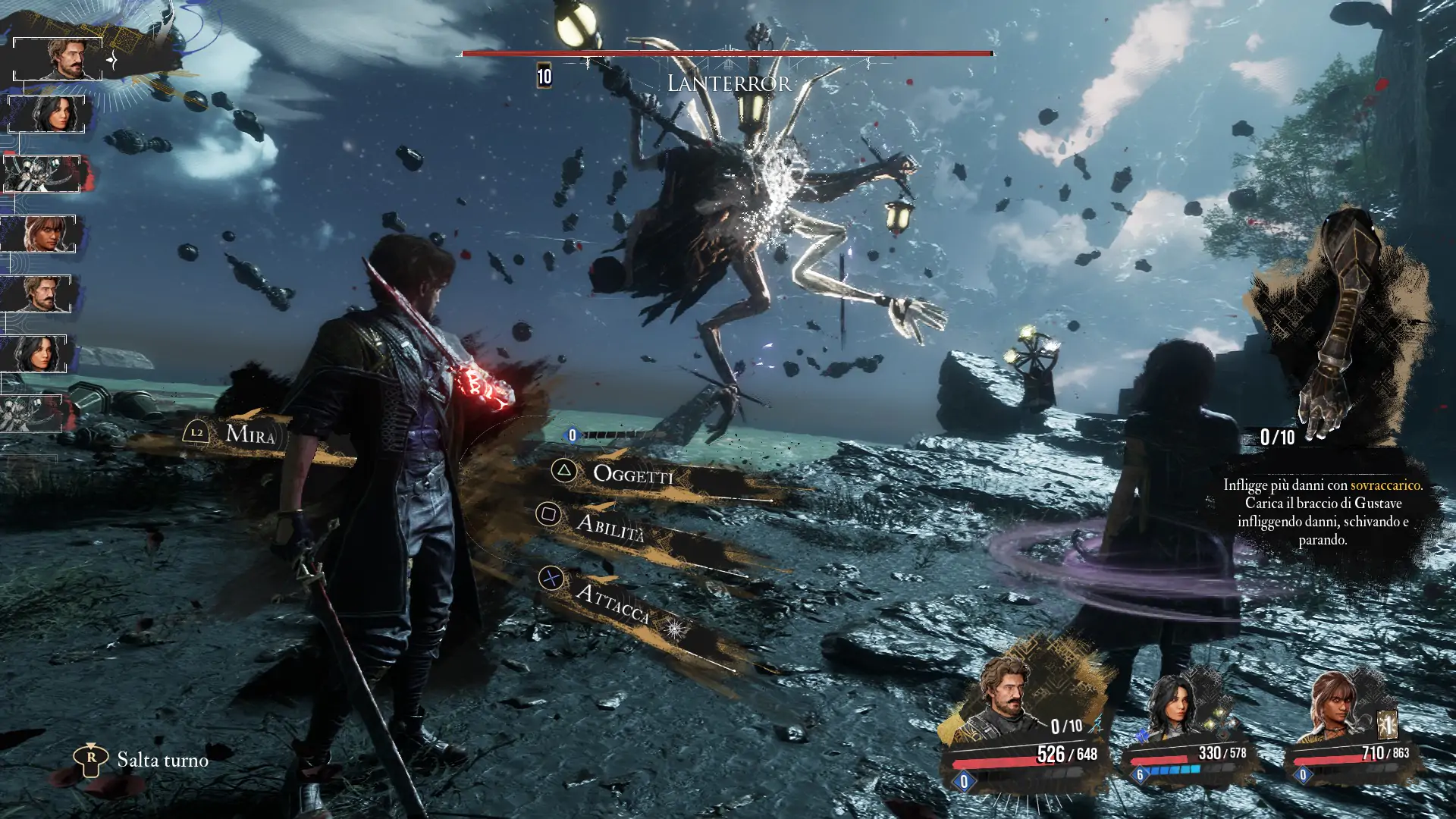Choose the Attacca command
The height and width of the screenshot is (819, 1456).
[611, 603]
